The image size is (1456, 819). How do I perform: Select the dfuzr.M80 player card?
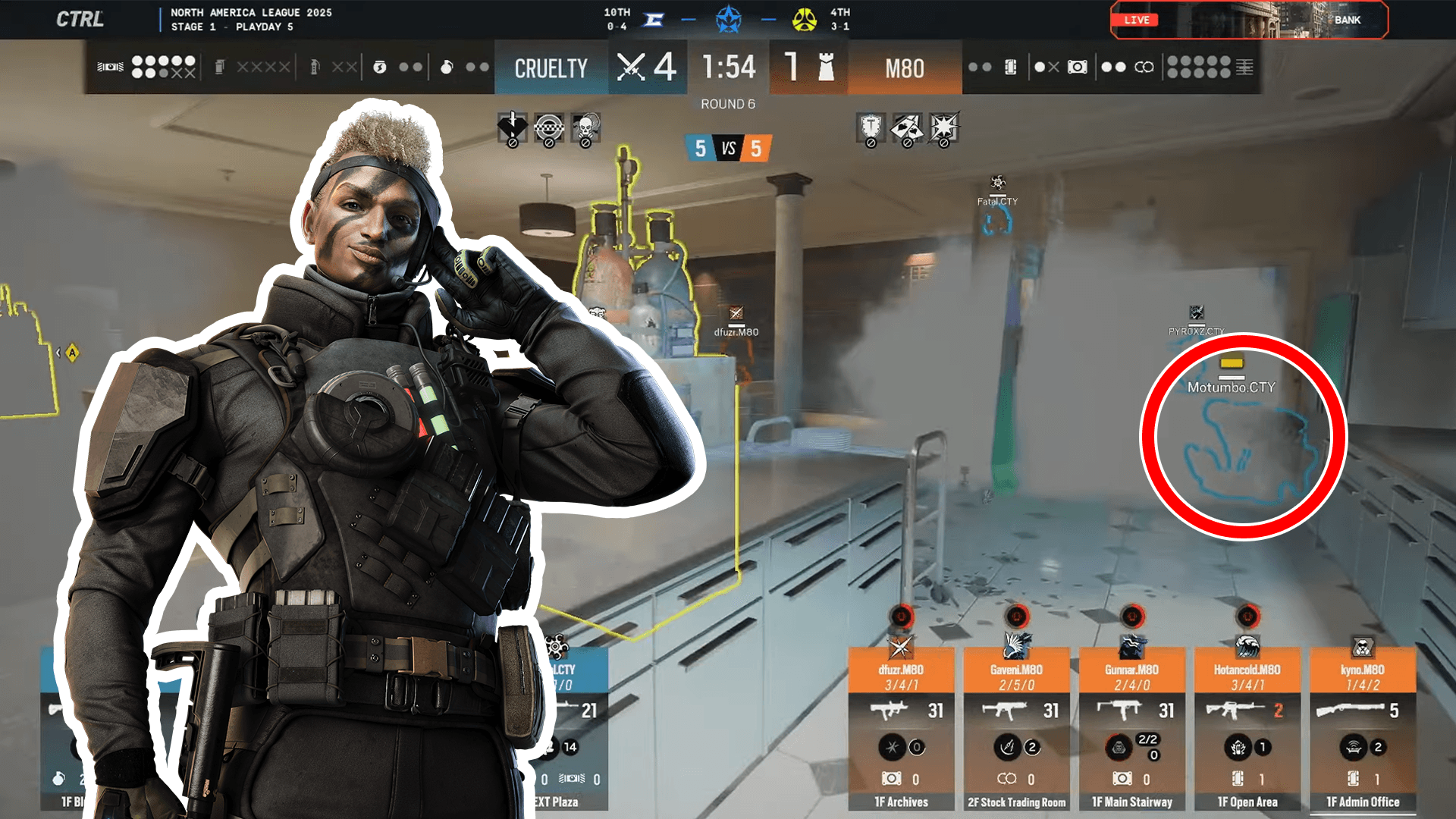901,728
